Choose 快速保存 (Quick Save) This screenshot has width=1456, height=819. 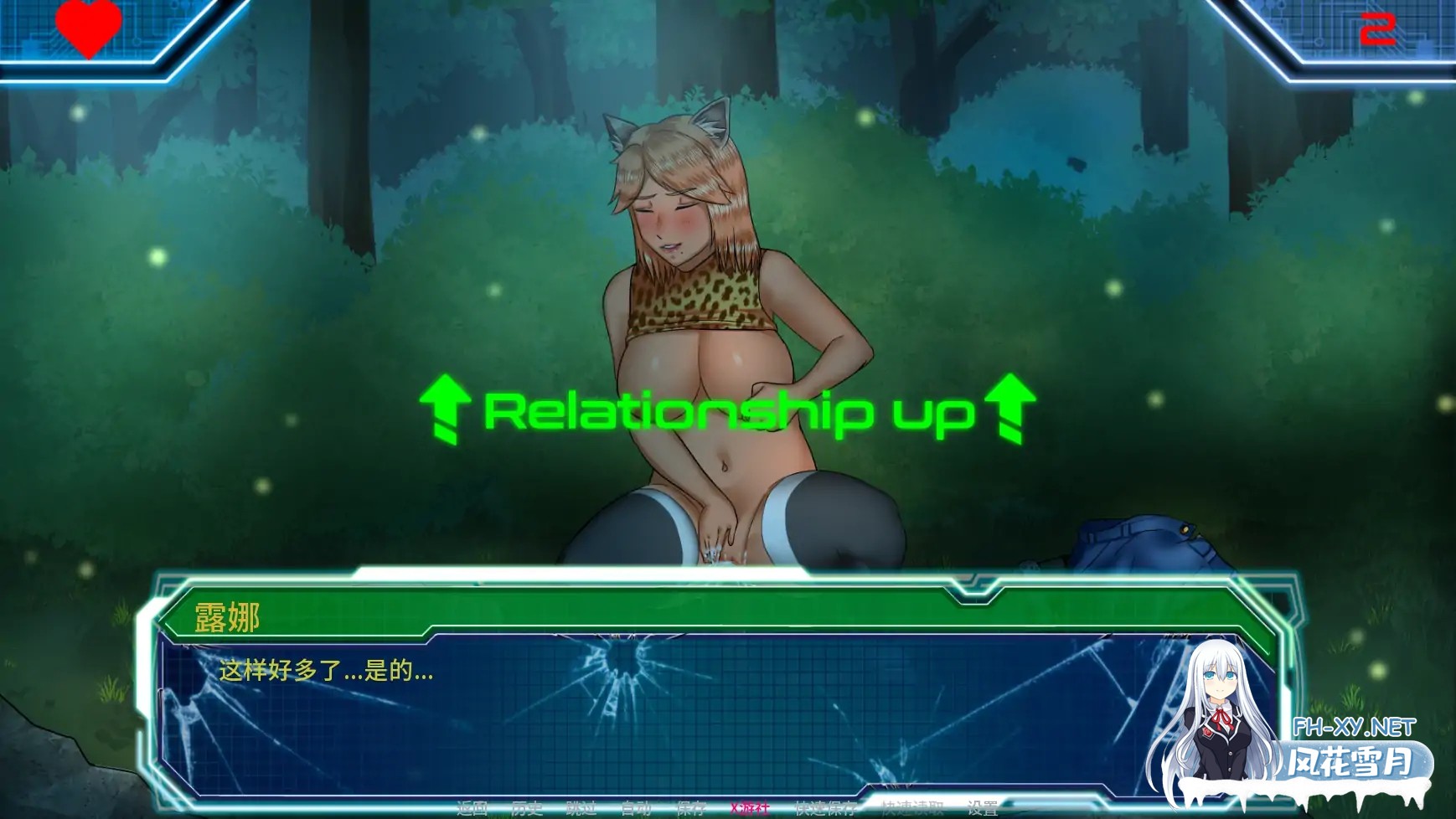(824, 808)
